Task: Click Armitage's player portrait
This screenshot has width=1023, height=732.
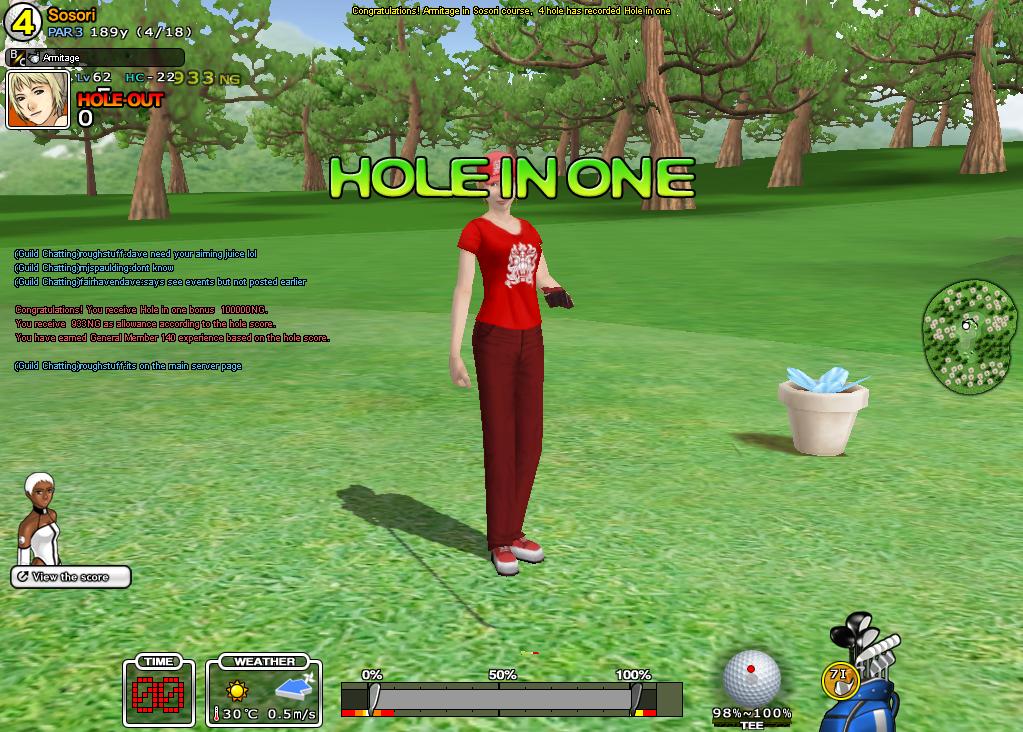Action: [x=38, y=99]
